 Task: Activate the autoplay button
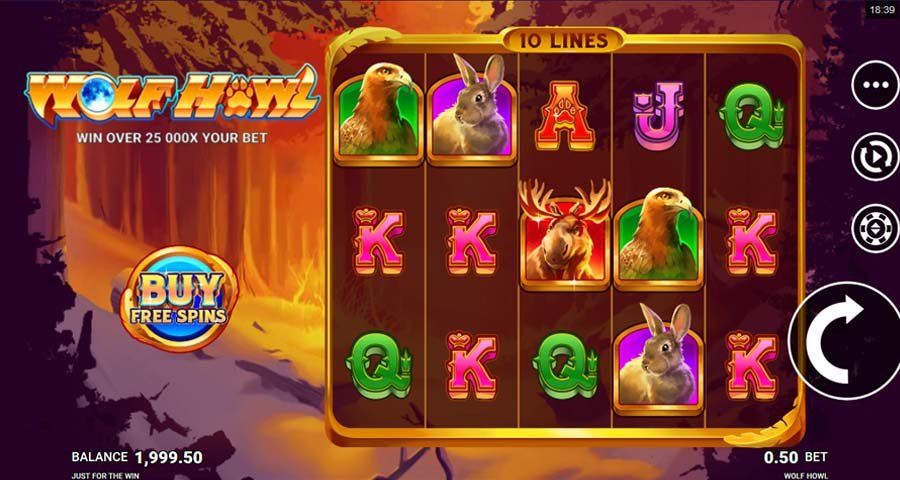point(875,157)
